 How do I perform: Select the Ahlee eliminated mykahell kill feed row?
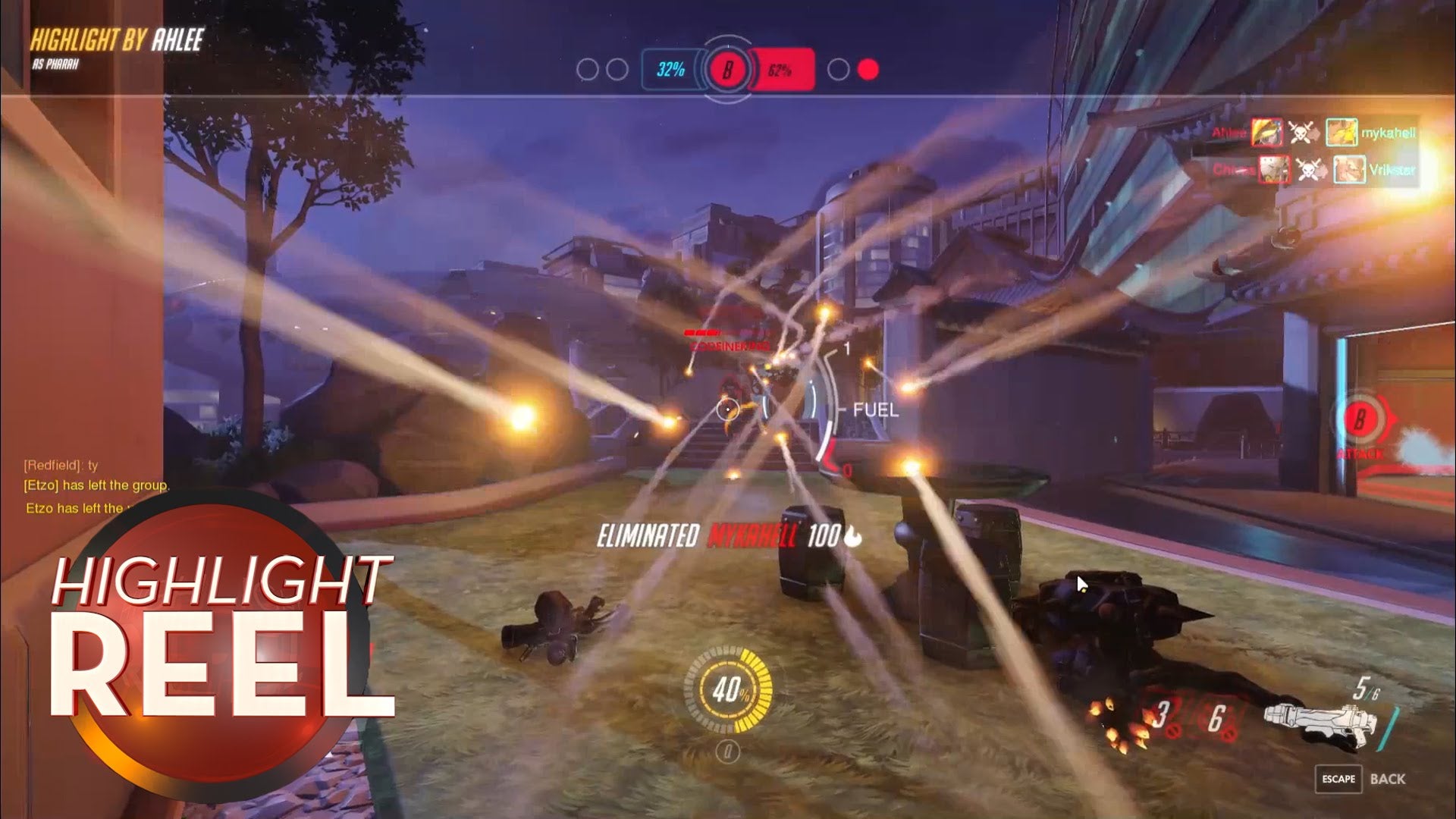(1312, 133)
